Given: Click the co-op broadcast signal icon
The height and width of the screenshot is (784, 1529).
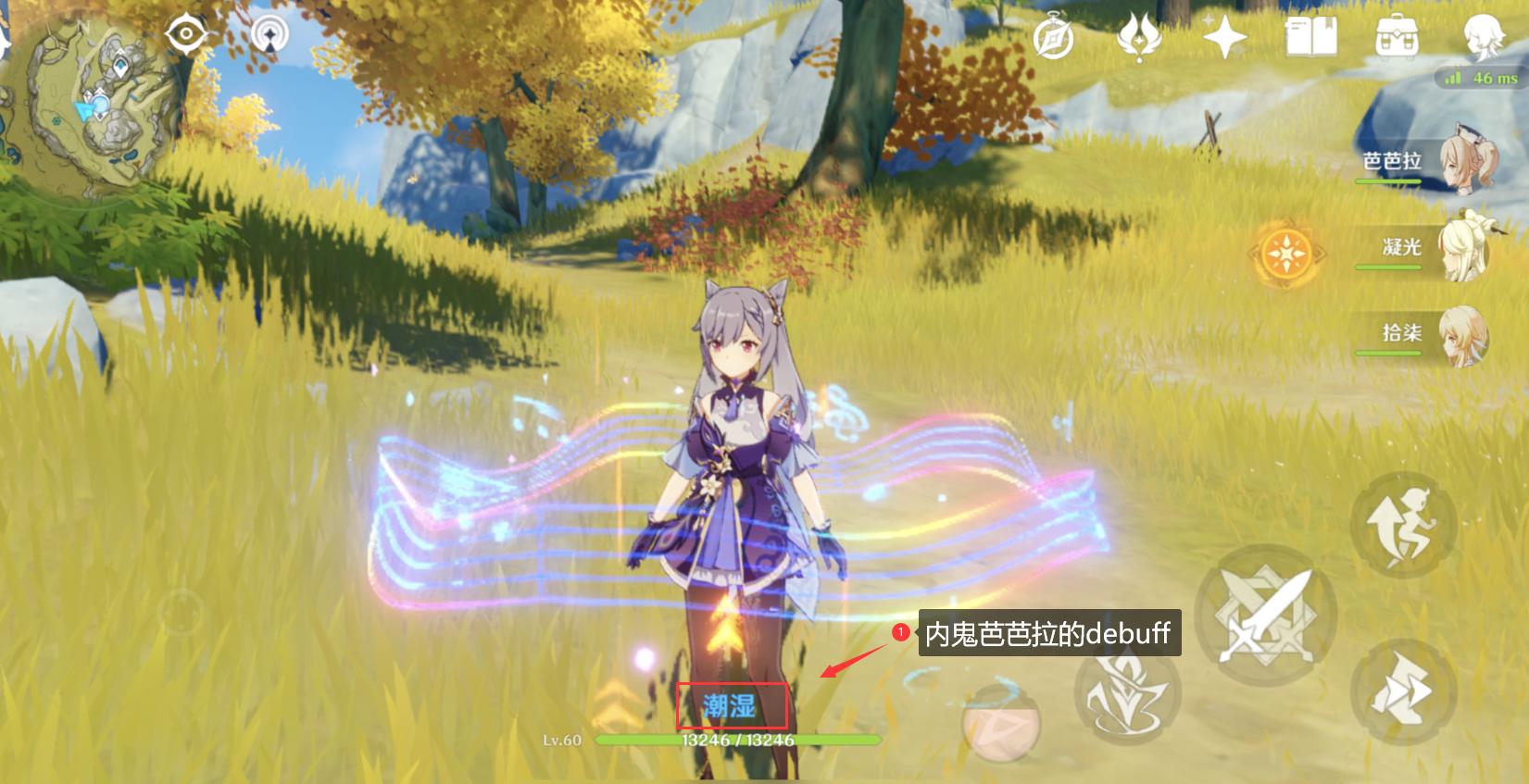Looking at the screenshot, I should (x=269, y=34).
